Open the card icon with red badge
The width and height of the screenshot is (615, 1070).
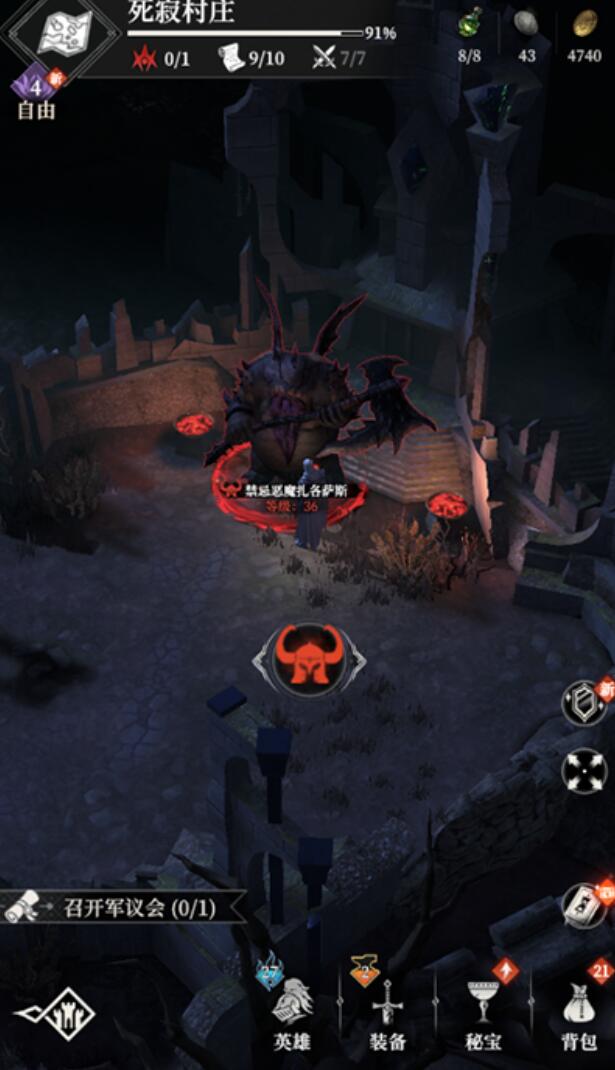(584, 906)
